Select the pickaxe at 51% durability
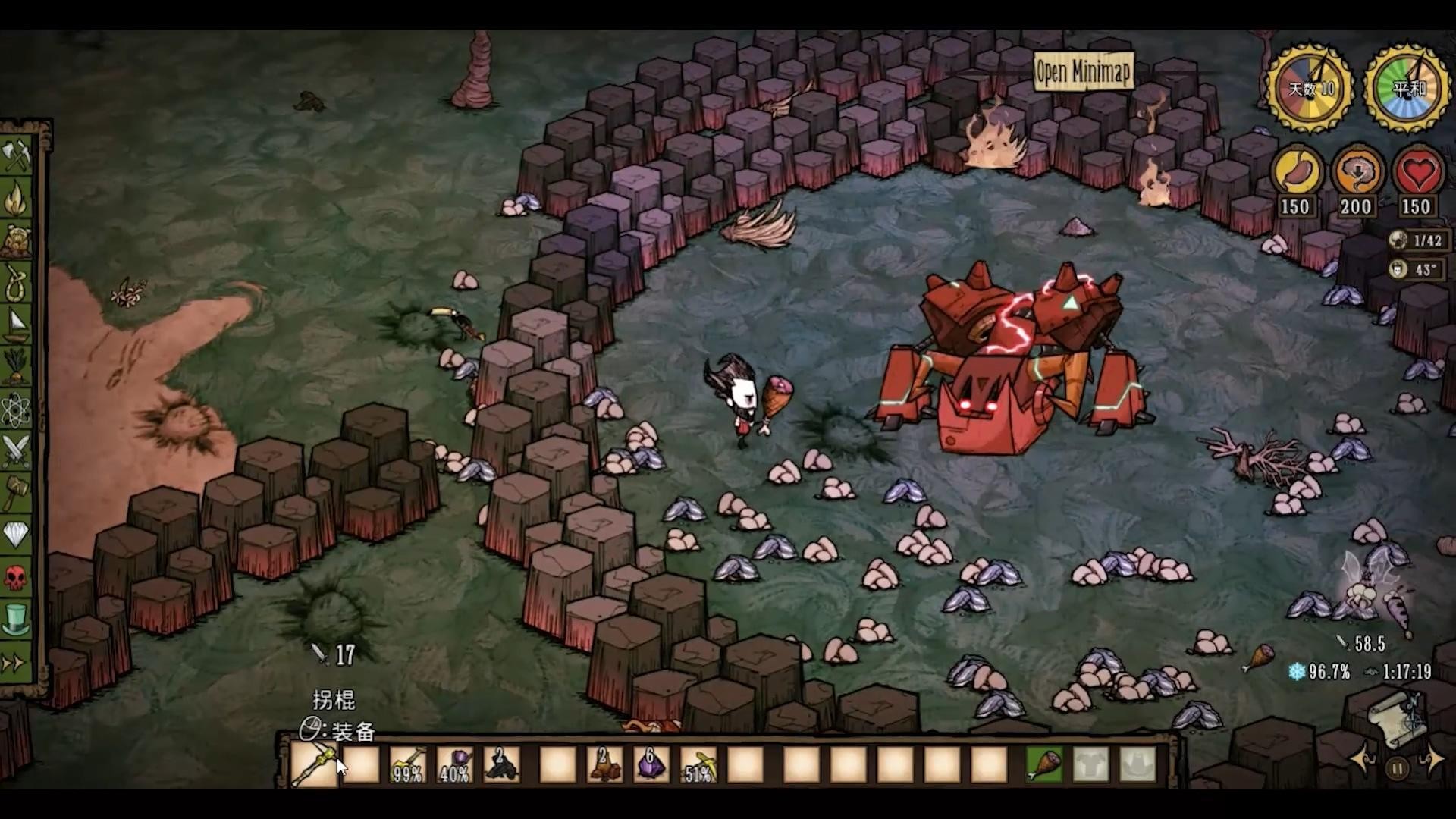Viewport: 1456px width, 819px height. [698, 764]
